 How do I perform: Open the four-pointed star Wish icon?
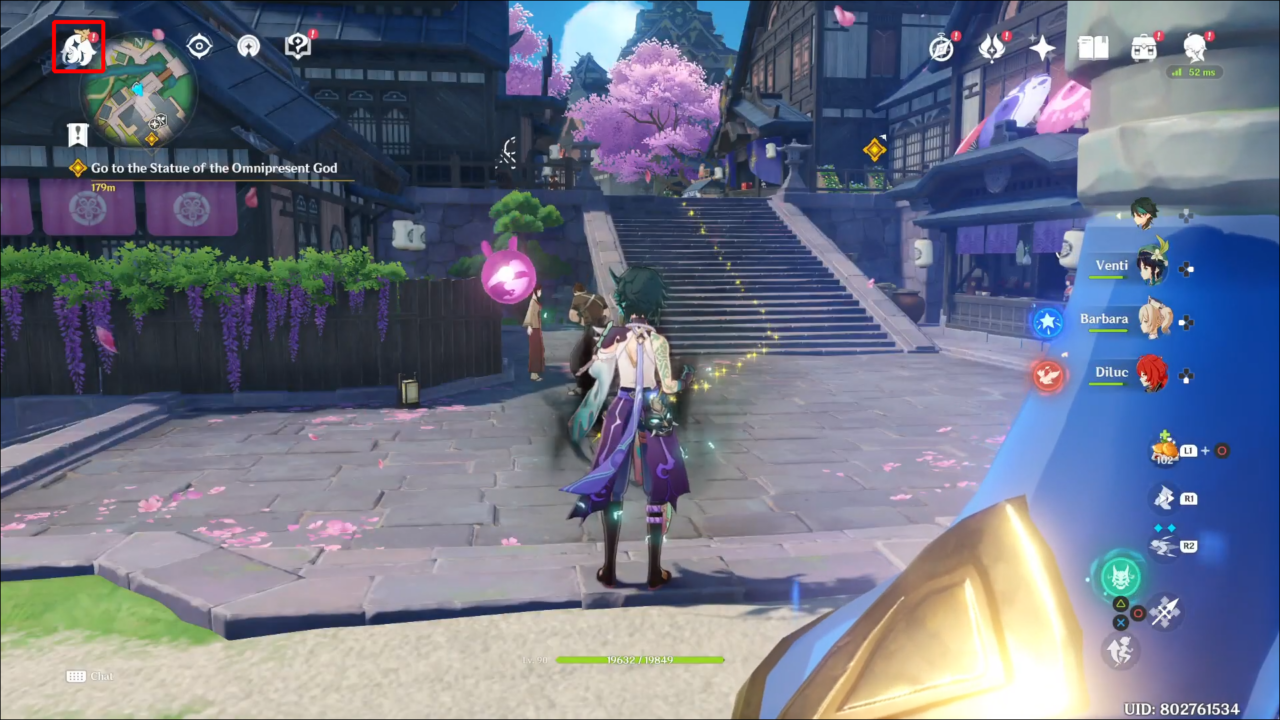tap(1042, 47)
